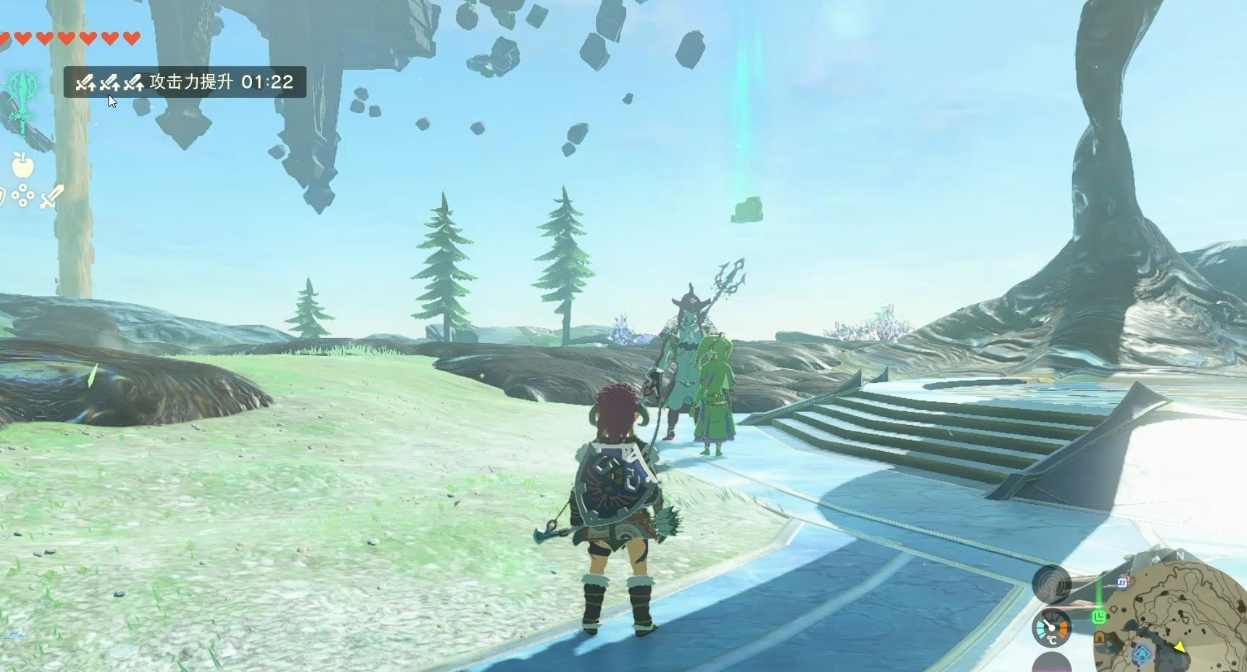Screen dimensions: 1247x672
Task: Select the glowing sword ability icon
Action: [20, 102]
